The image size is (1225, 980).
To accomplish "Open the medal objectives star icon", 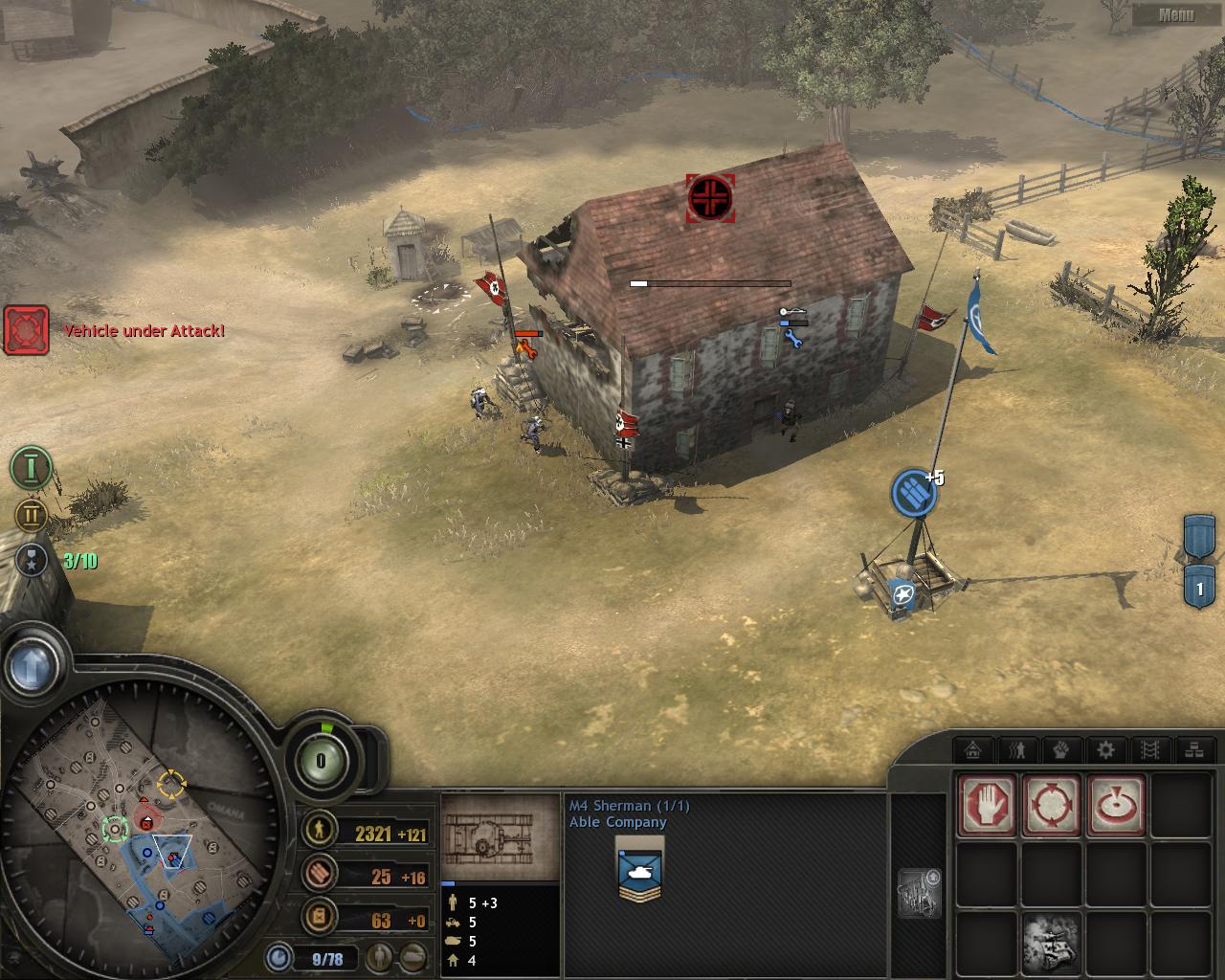I will (x=32, y=561).
